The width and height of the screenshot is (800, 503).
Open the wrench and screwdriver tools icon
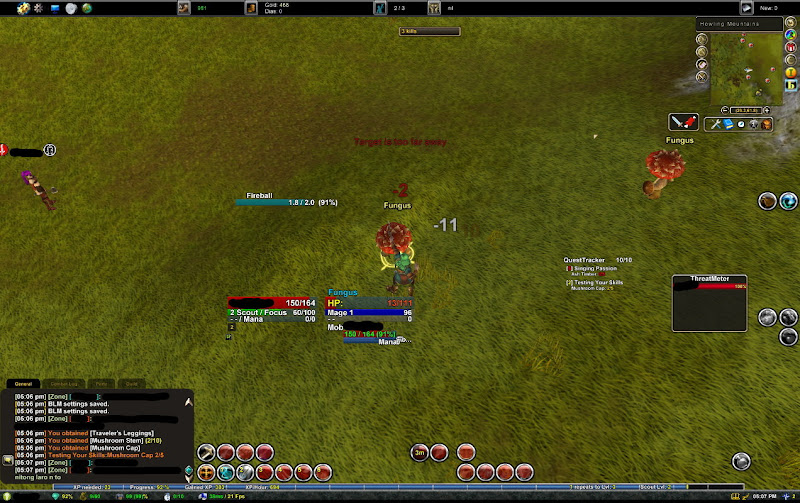point(714,124)
